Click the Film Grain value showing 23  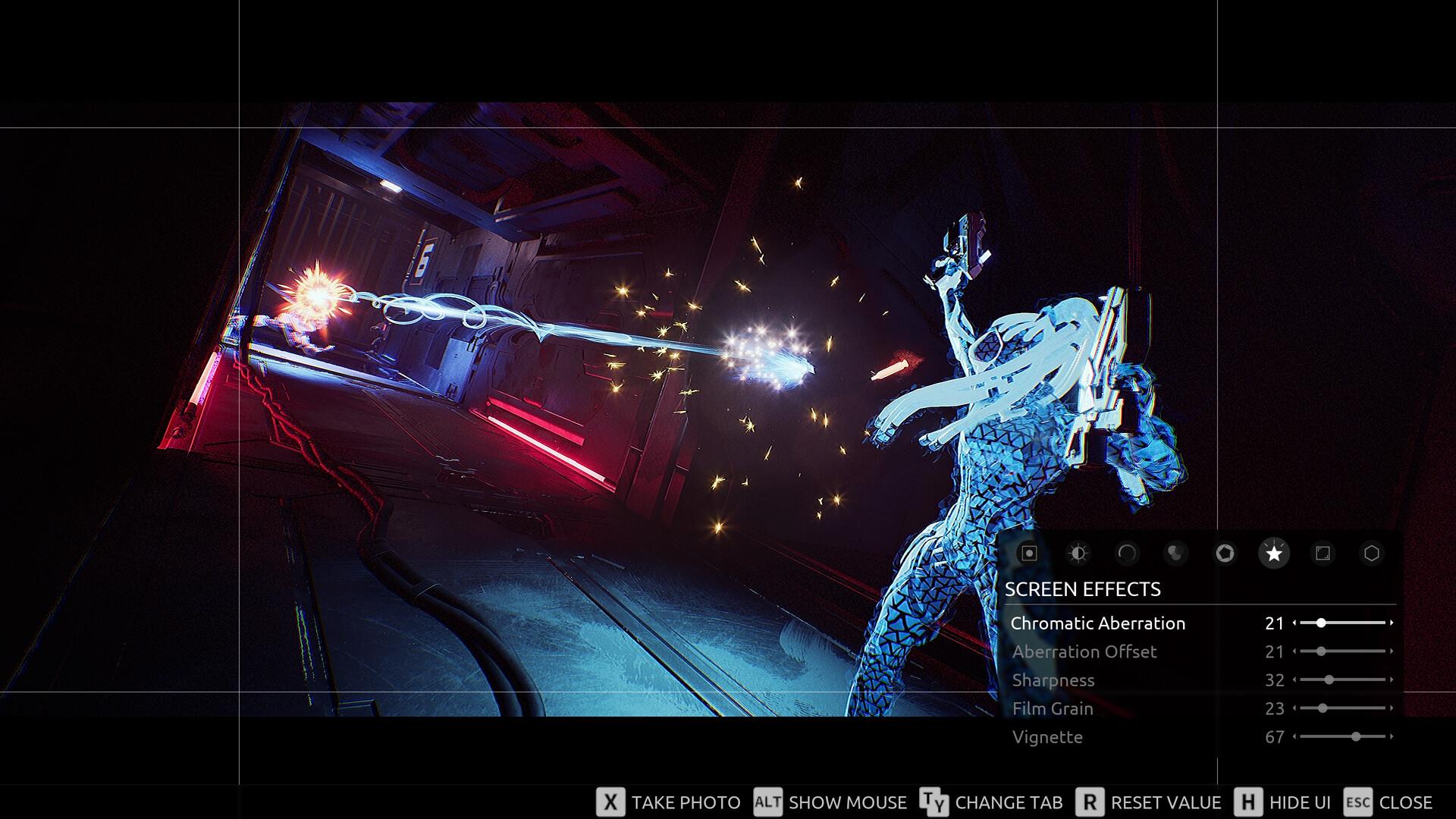(1274, 708)
